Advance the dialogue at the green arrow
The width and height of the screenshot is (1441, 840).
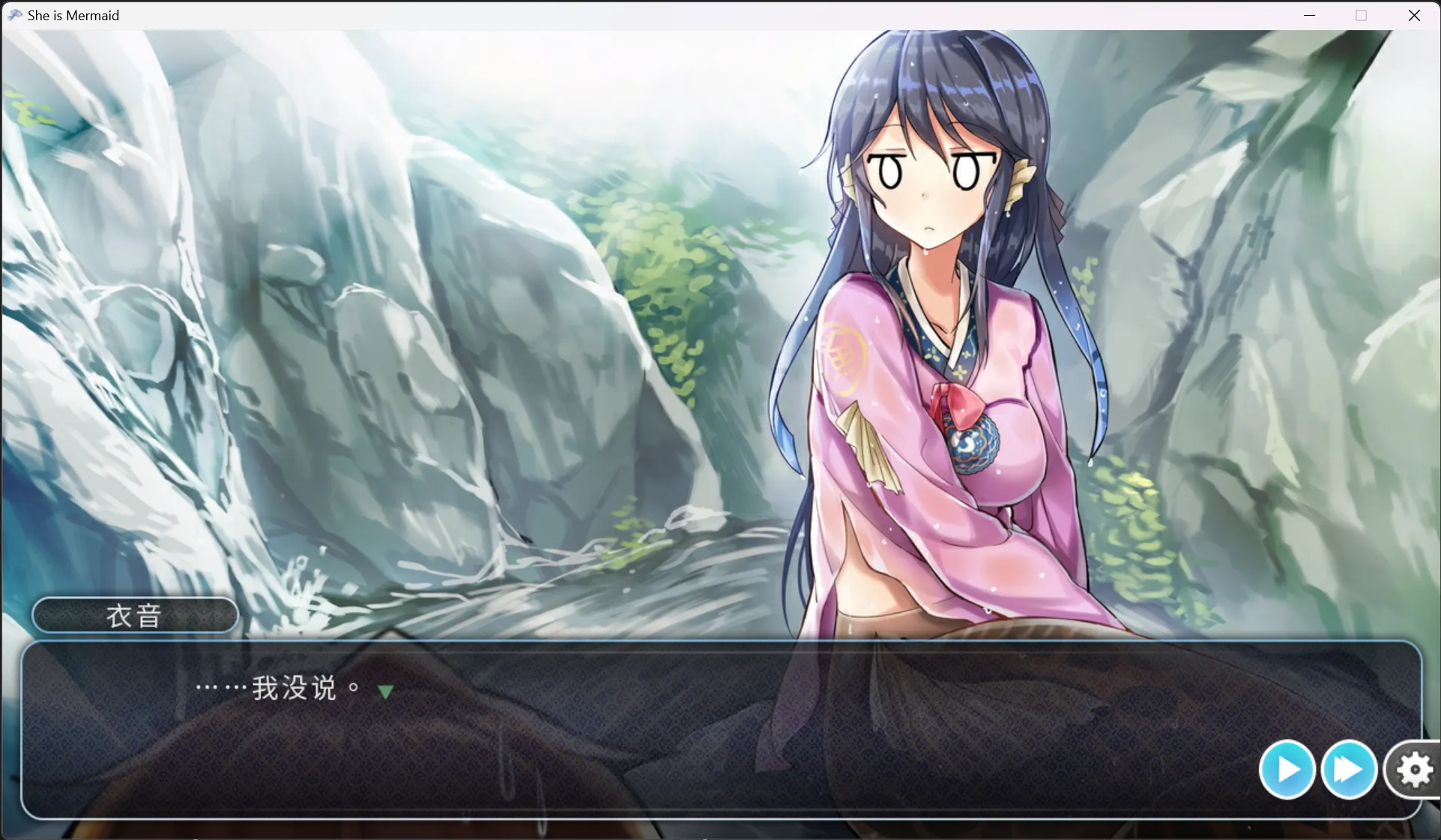(385, 692)
